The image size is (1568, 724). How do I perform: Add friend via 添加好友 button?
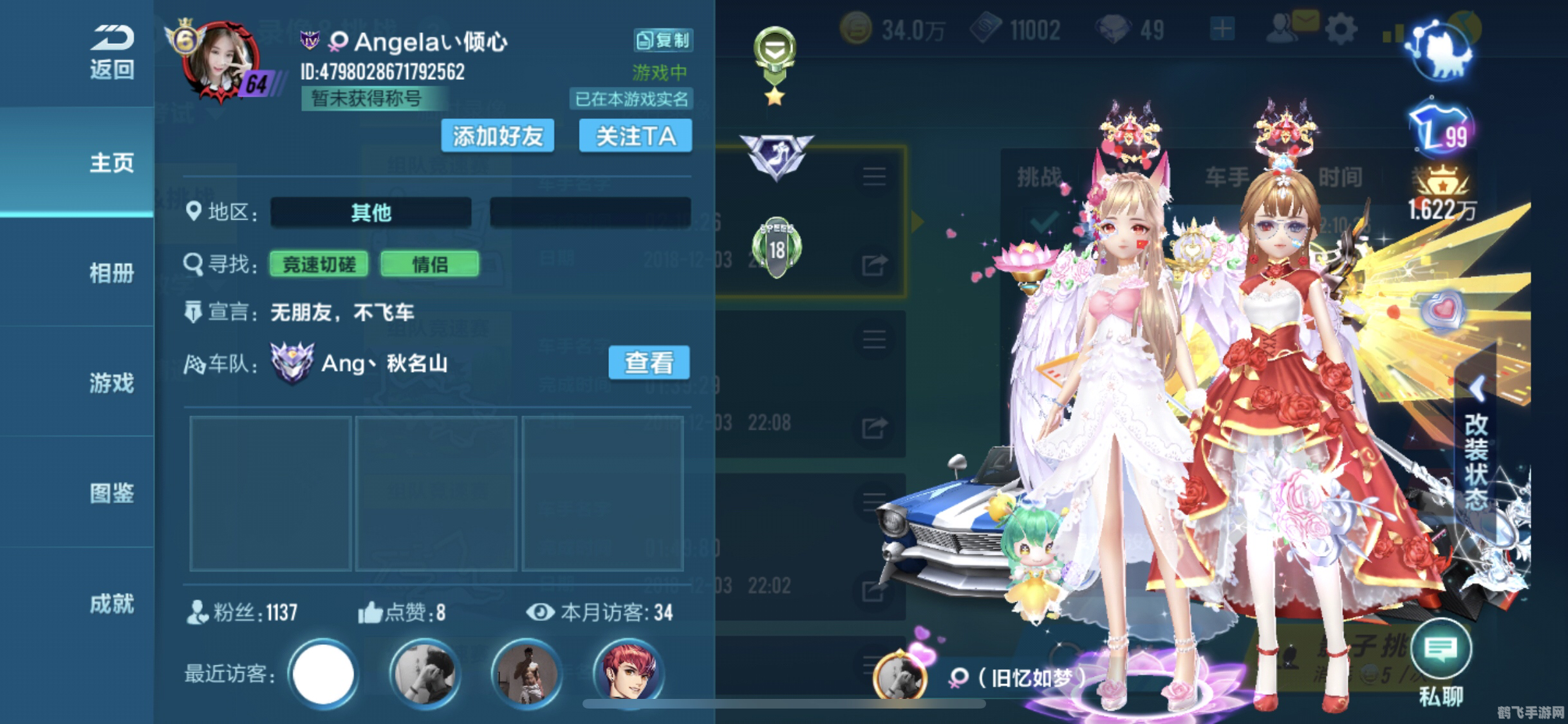498,136
